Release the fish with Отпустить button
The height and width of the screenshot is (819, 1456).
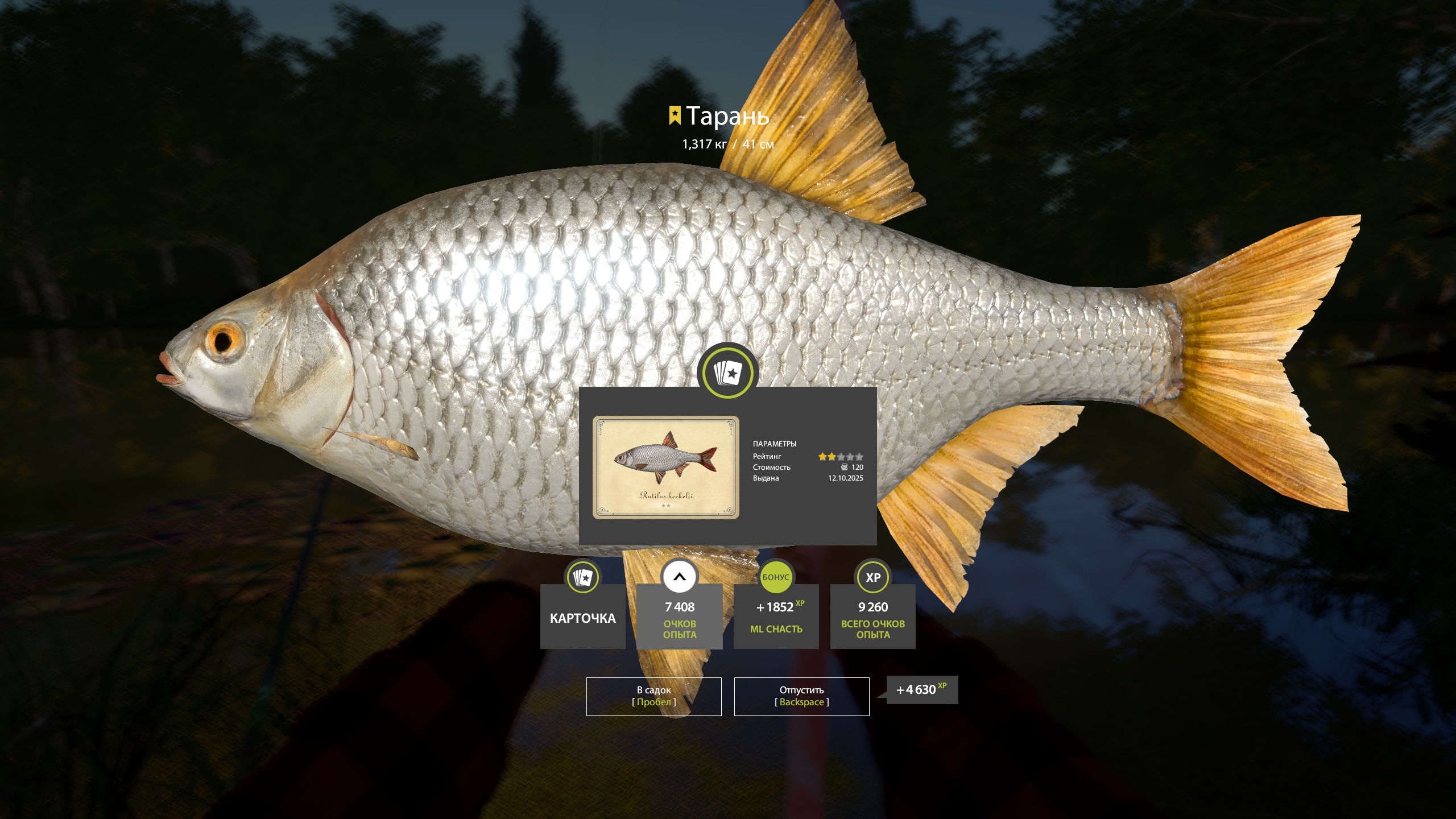click(x=801, y=696)
